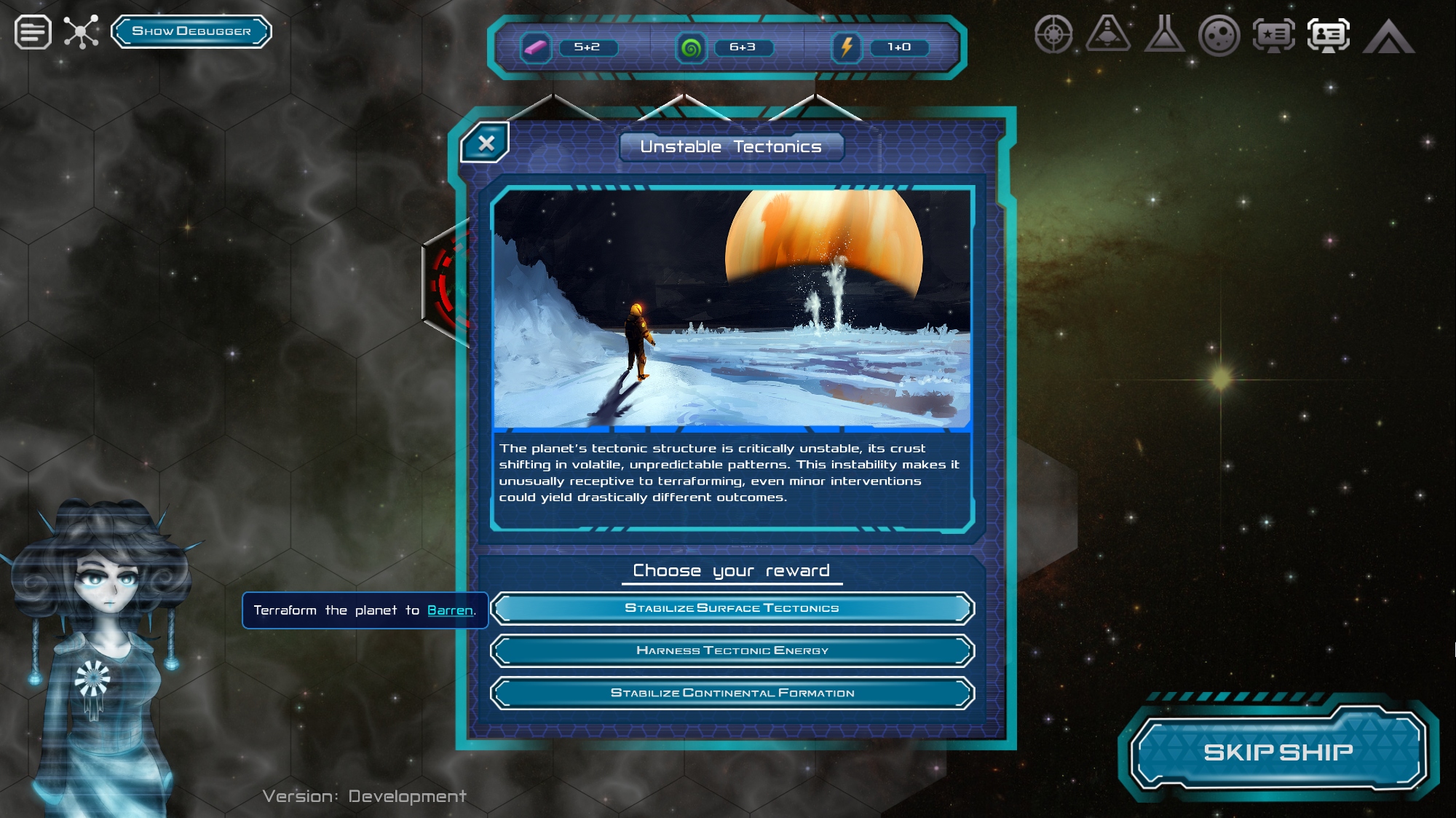Click the green spiral resource icon
This screenshot has height=818, width=1456.
point(691,48)
